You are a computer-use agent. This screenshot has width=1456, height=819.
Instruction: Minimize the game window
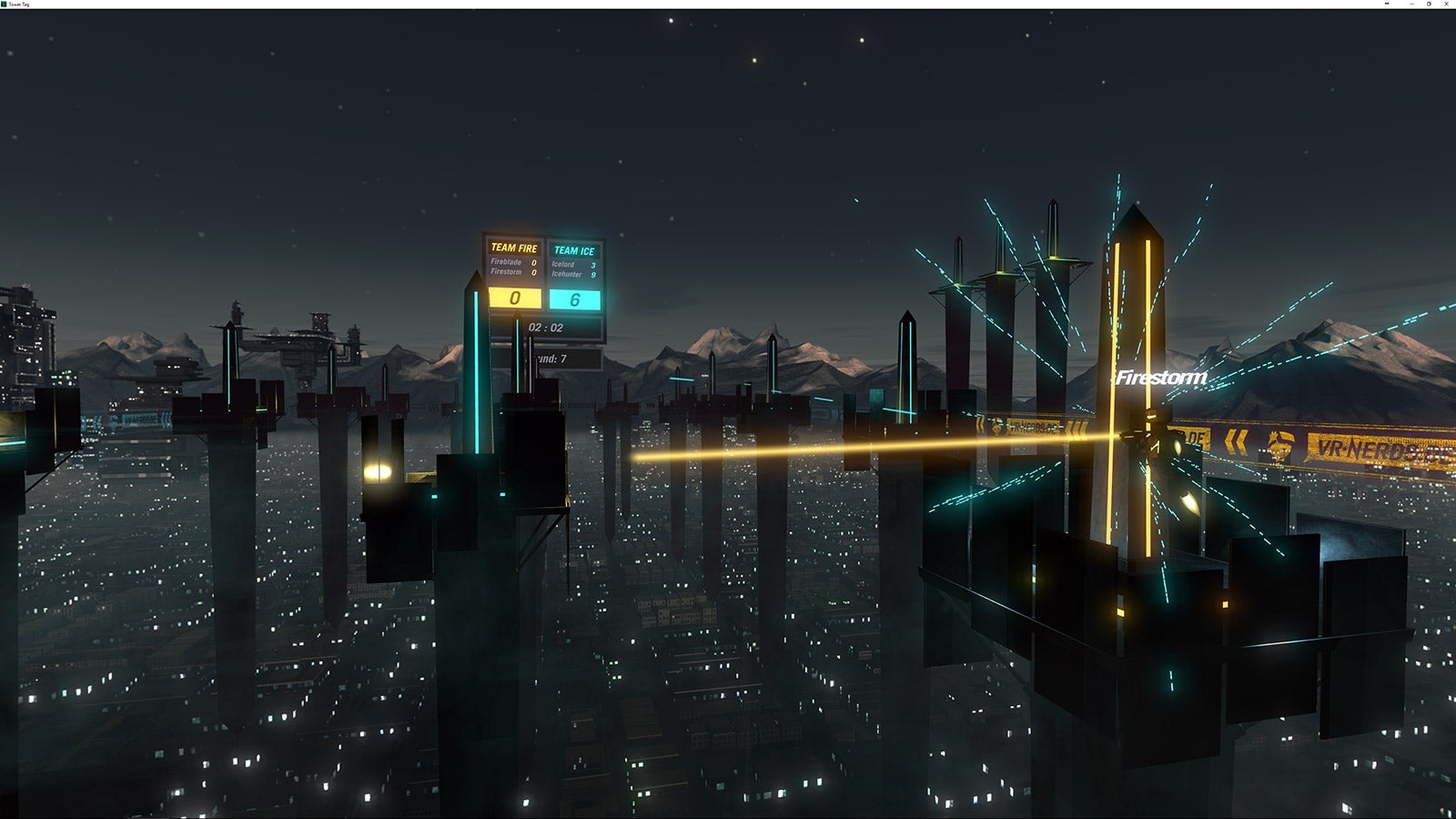(x=1411, y=4)
